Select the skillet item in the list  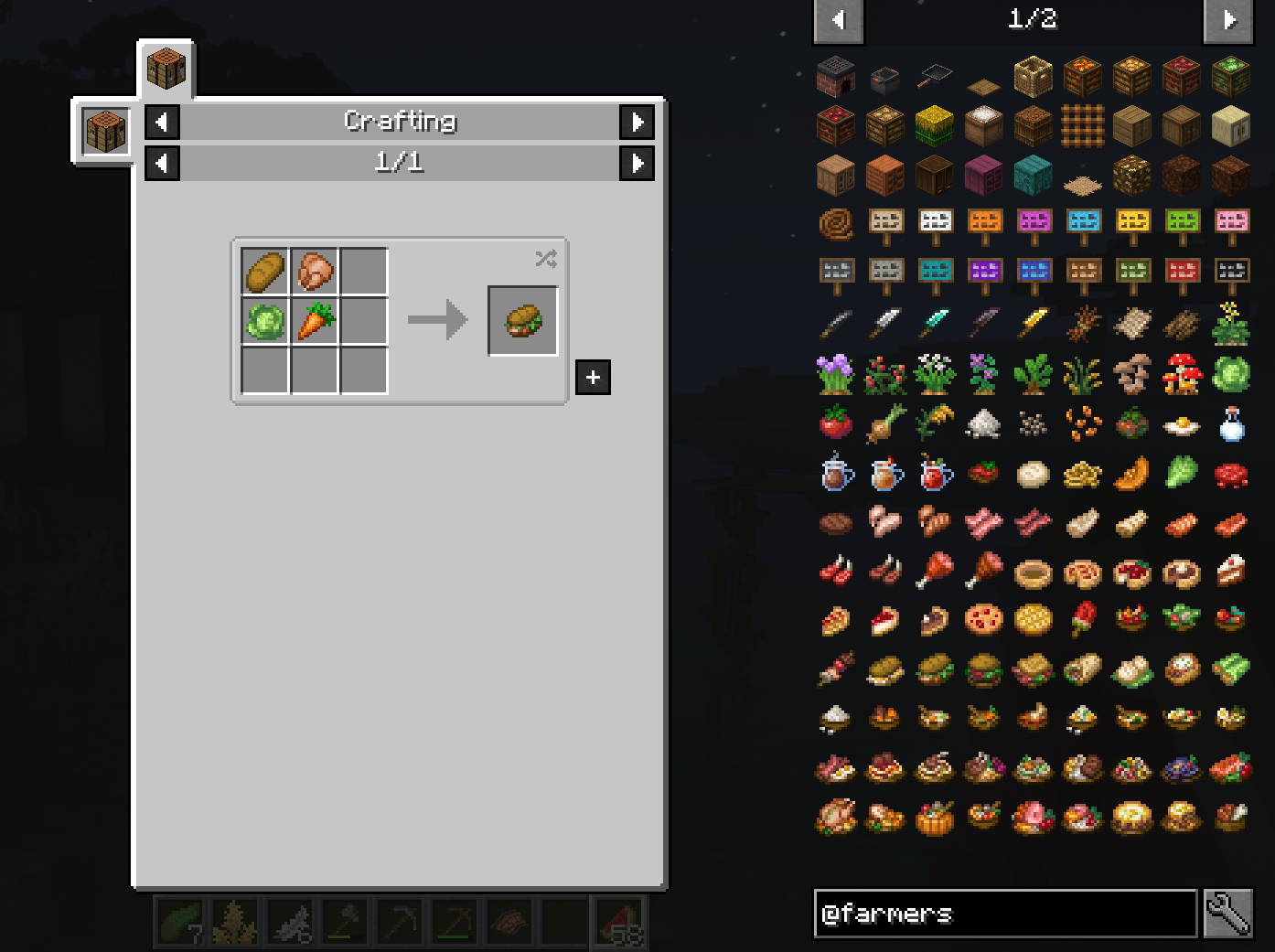point(935,77)
